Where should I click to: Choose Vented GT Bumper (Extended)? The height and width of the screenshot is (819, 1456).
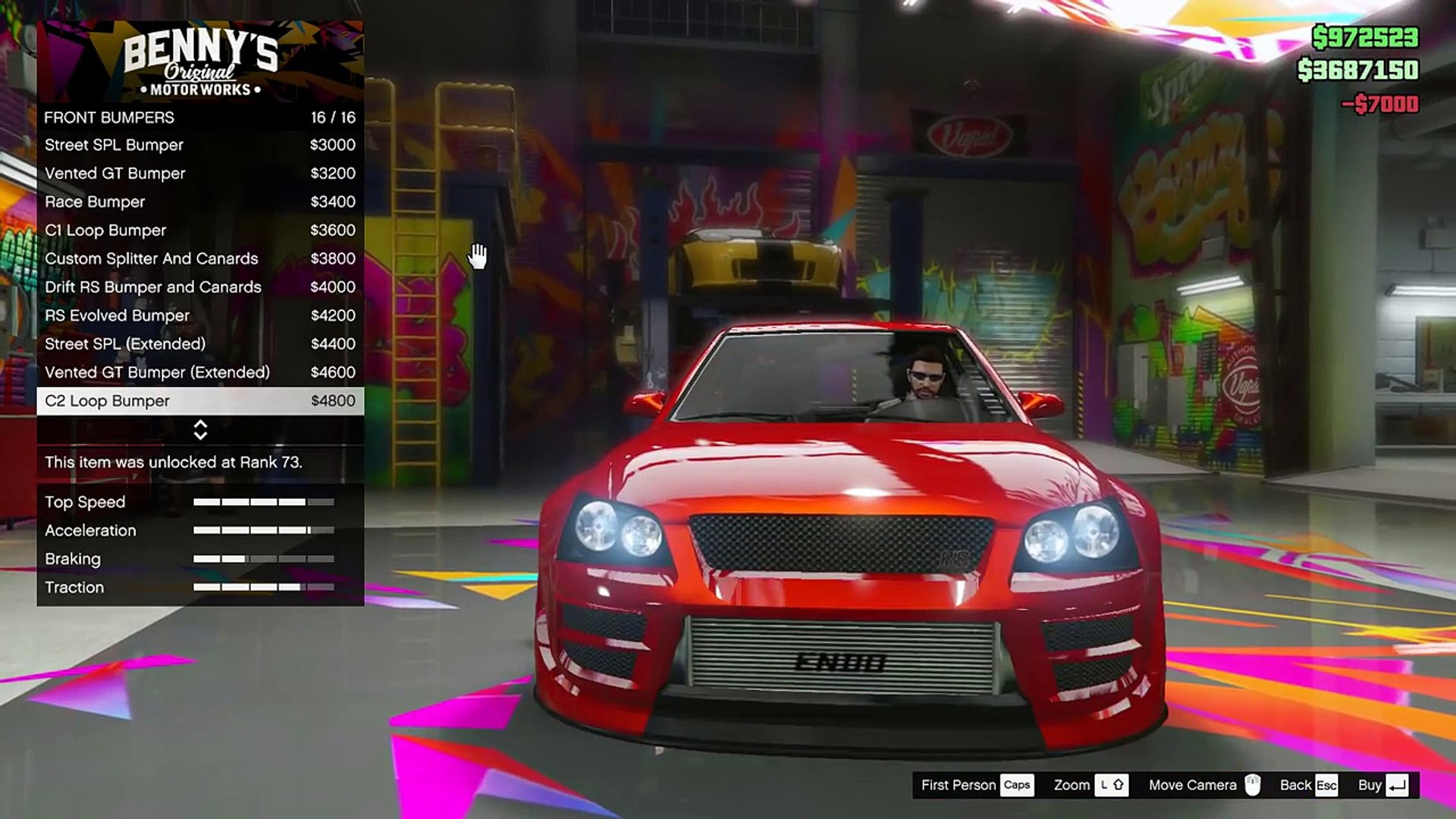[199, 372]
